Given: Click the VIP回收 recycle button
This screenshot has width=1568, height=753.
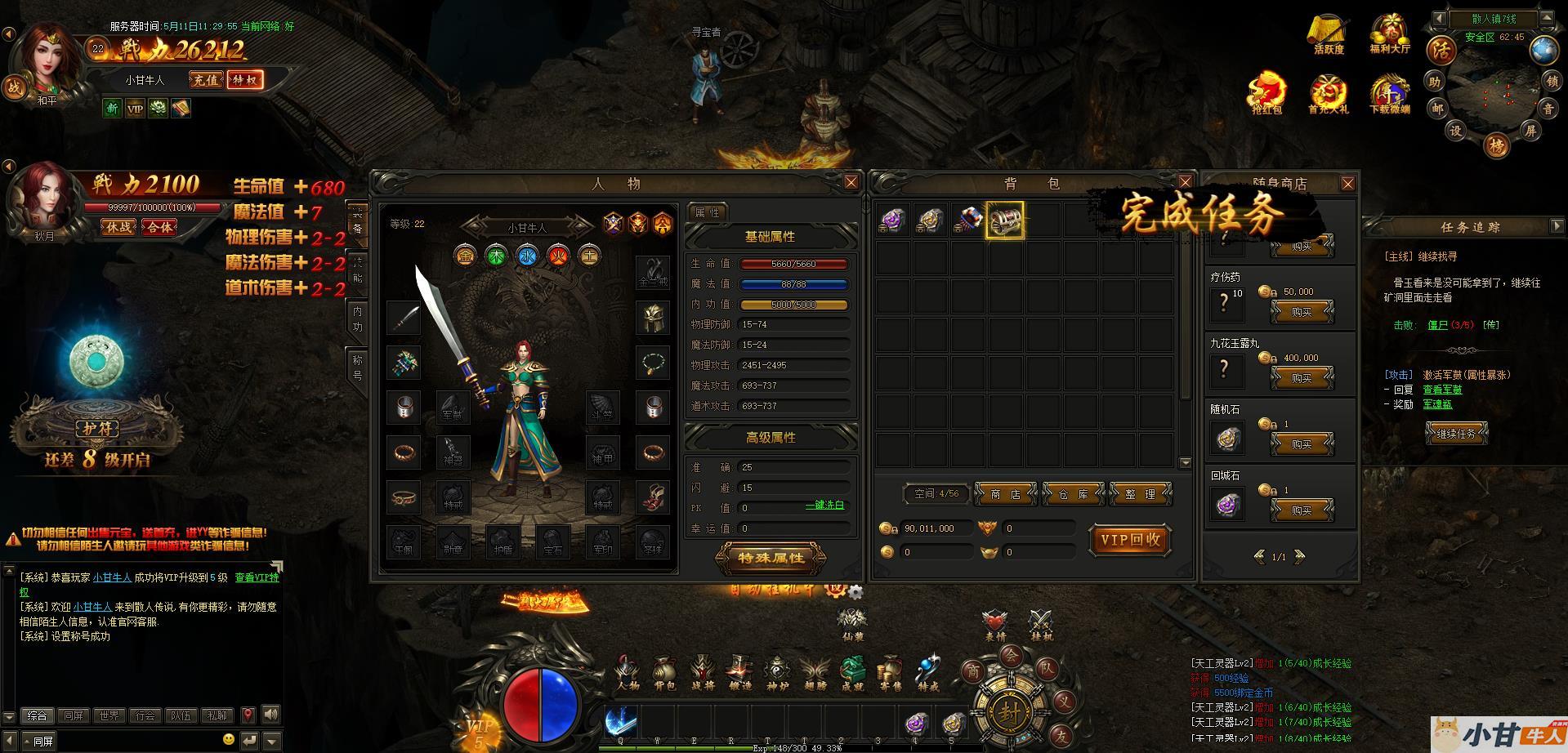Looking at the screenshot, I should click(x=1130, y=540).
